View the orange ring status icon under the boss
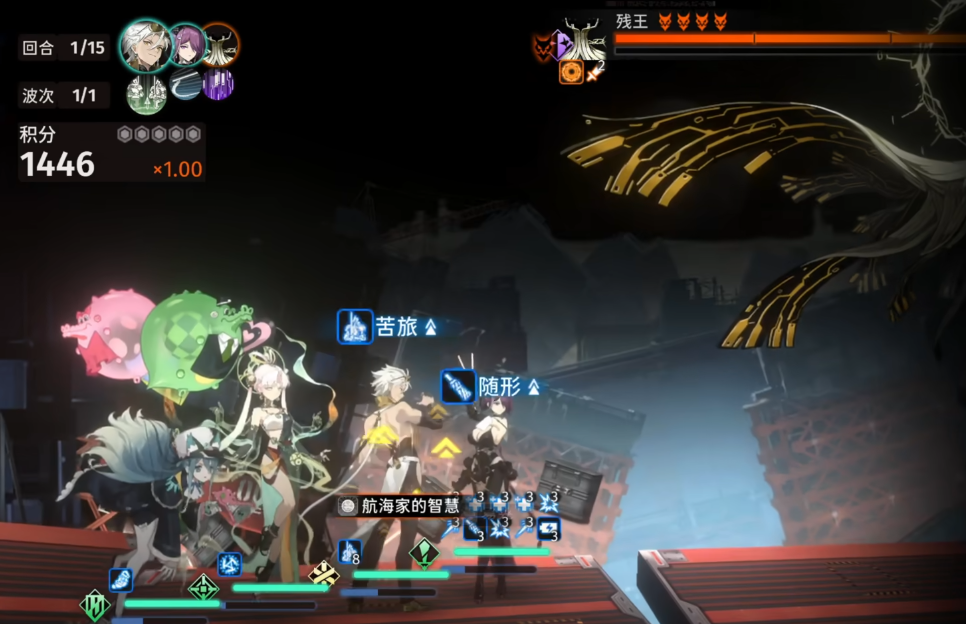Viewport: 966px width, 624px height. (x=571, y=72)
